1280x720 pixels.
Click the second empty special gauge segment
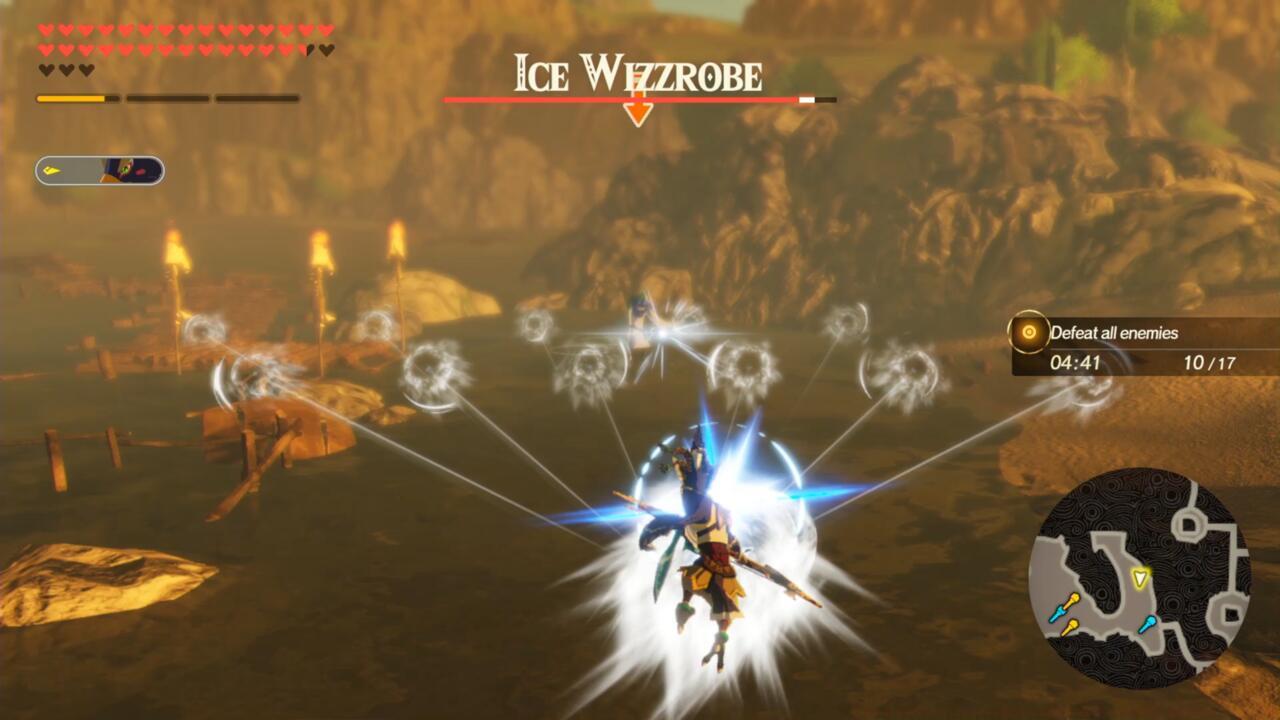(x=168, y=98)
